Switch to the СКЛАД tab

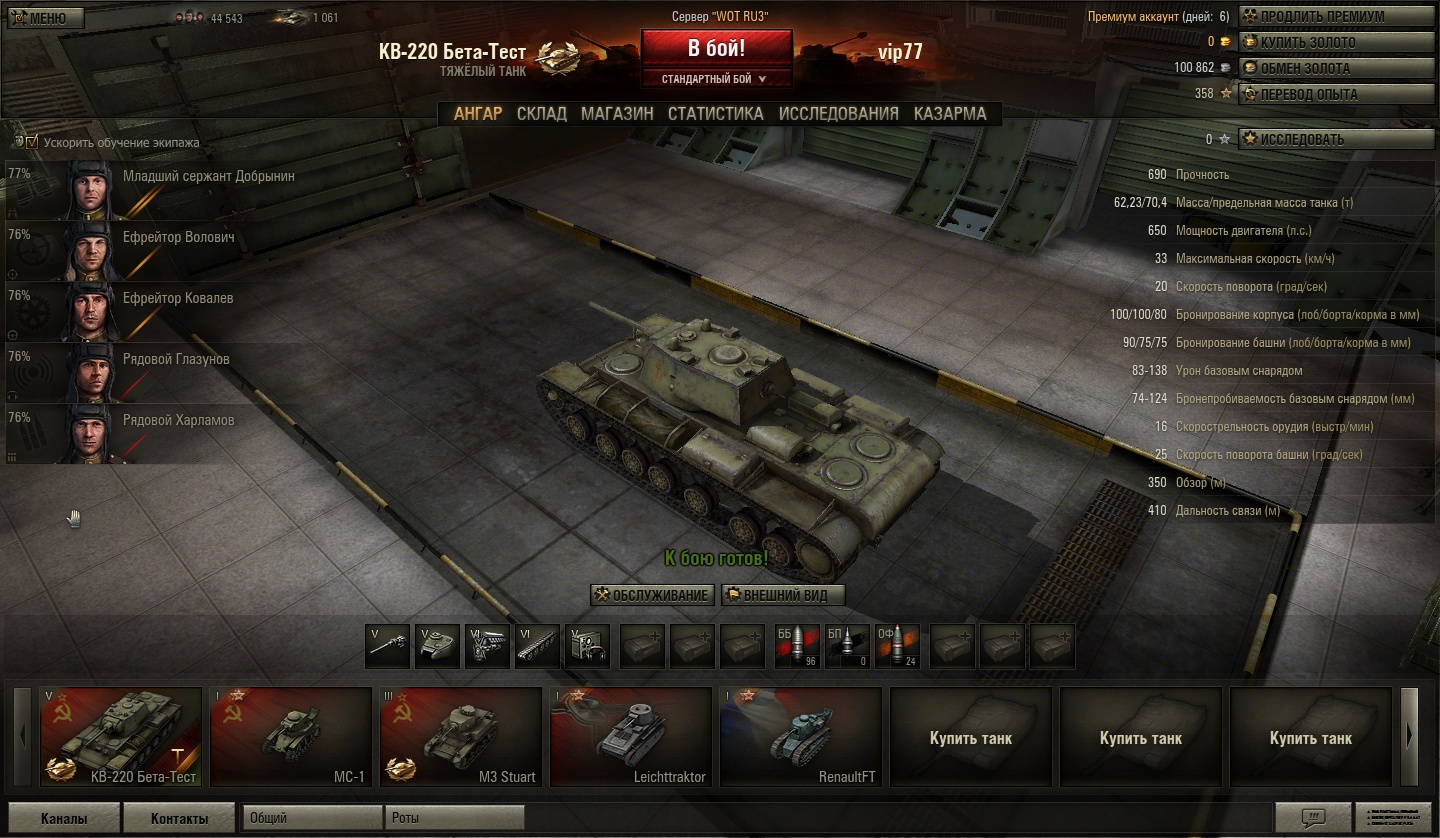click(541, 114)
